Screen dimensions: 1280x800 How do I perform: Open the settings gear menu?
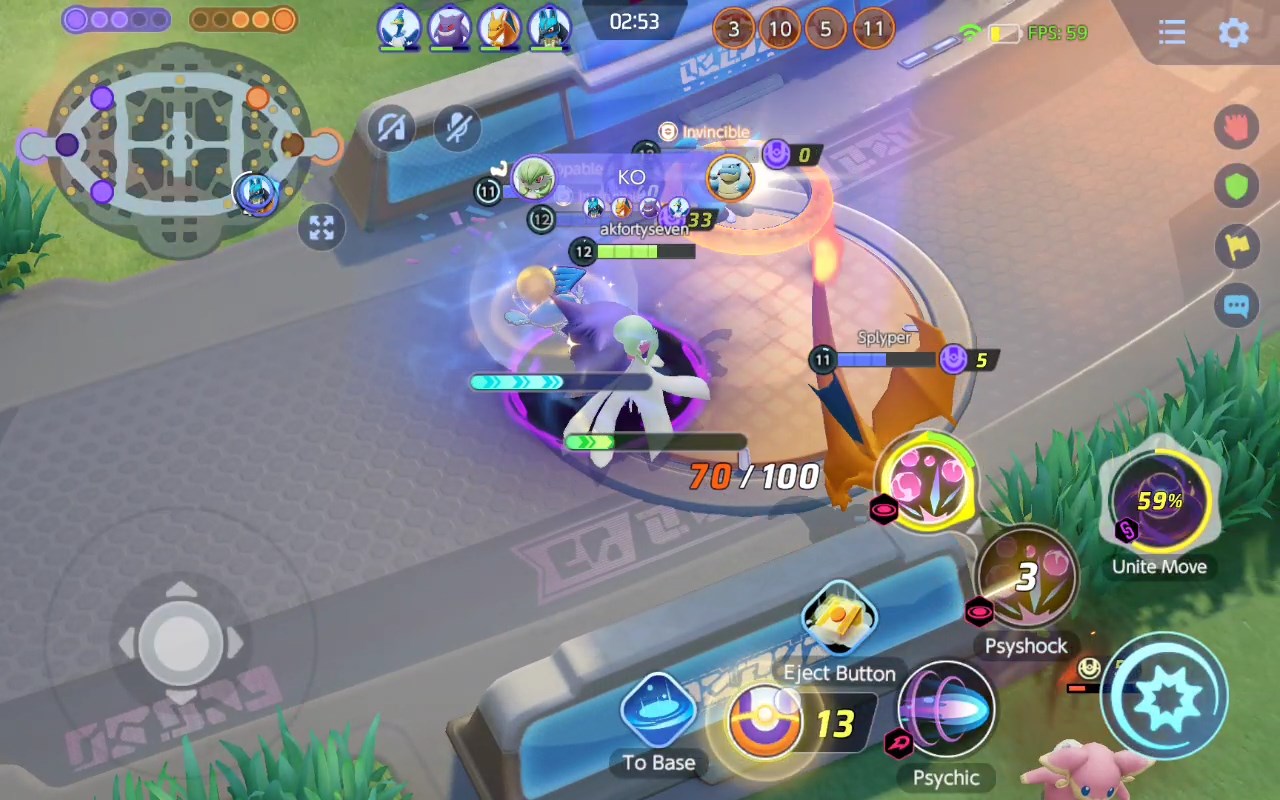(x=1233, y=32)
